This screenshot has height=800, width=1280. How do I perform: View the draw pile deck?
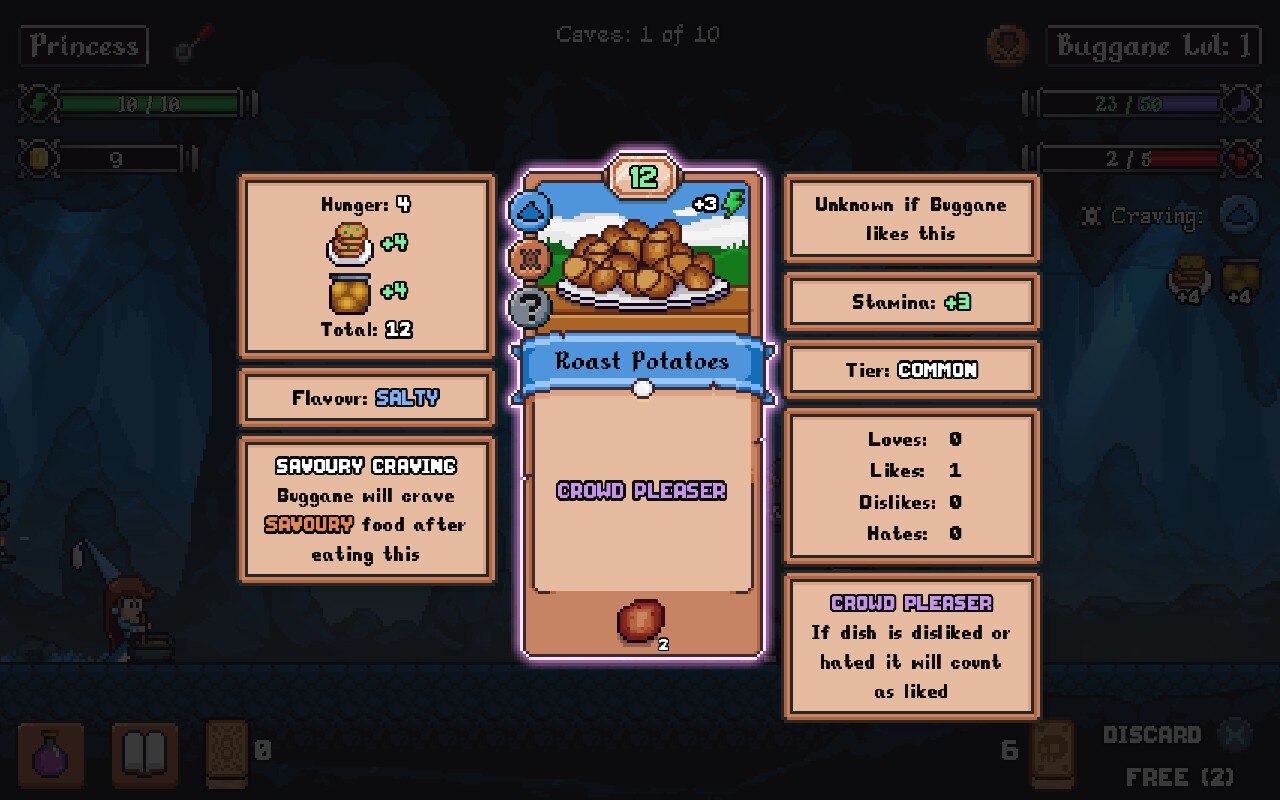click(226, 752)
